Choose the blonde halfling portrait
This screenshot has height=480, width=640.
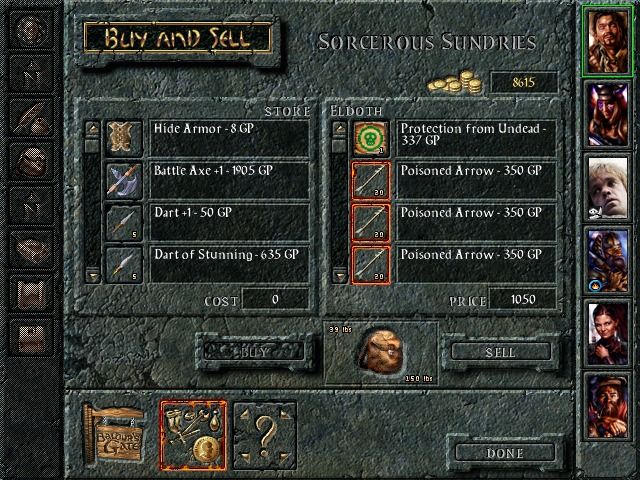(x=609, y=187)
